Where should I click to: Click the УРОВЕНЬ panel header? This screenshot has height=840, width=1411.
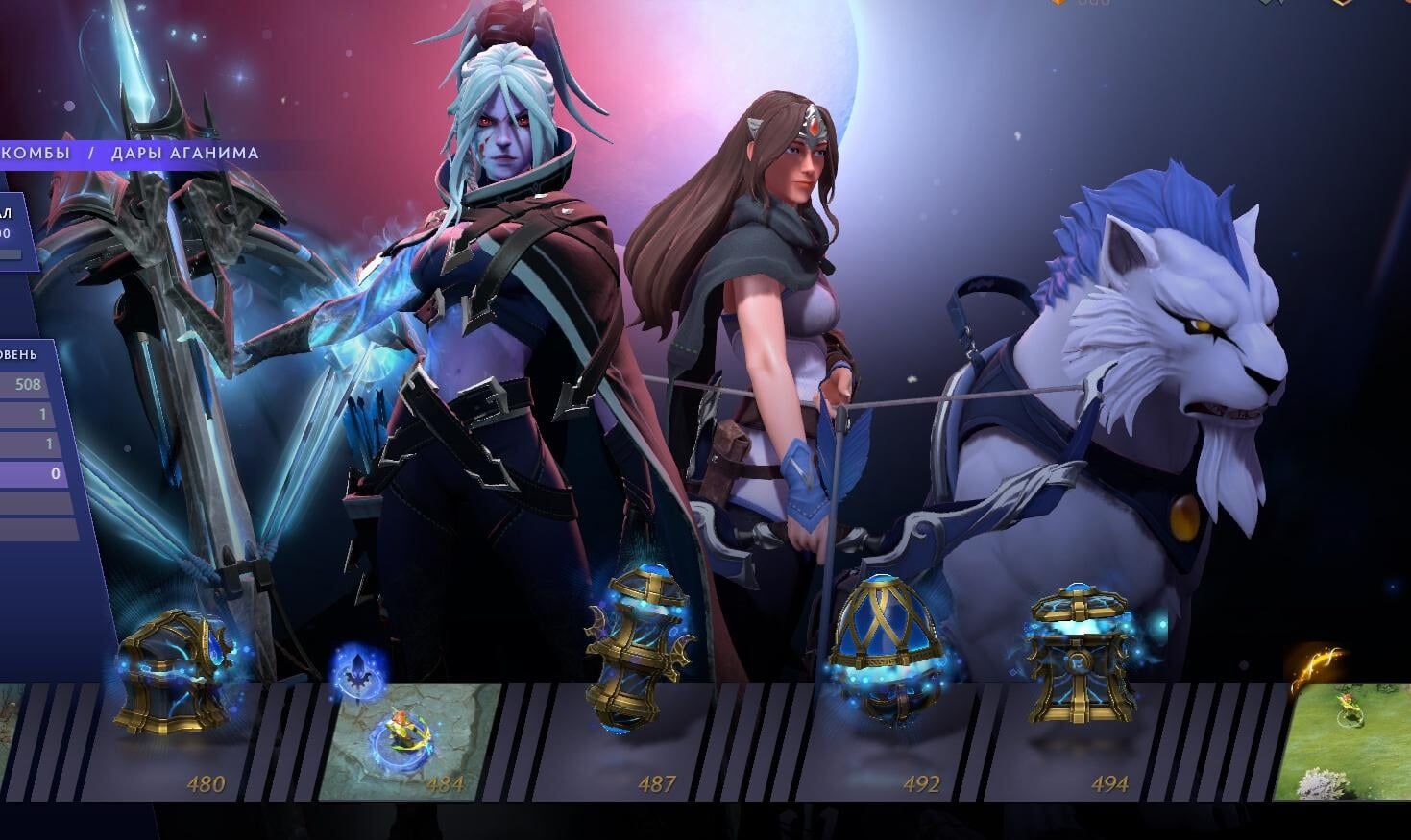pos(19,353)
